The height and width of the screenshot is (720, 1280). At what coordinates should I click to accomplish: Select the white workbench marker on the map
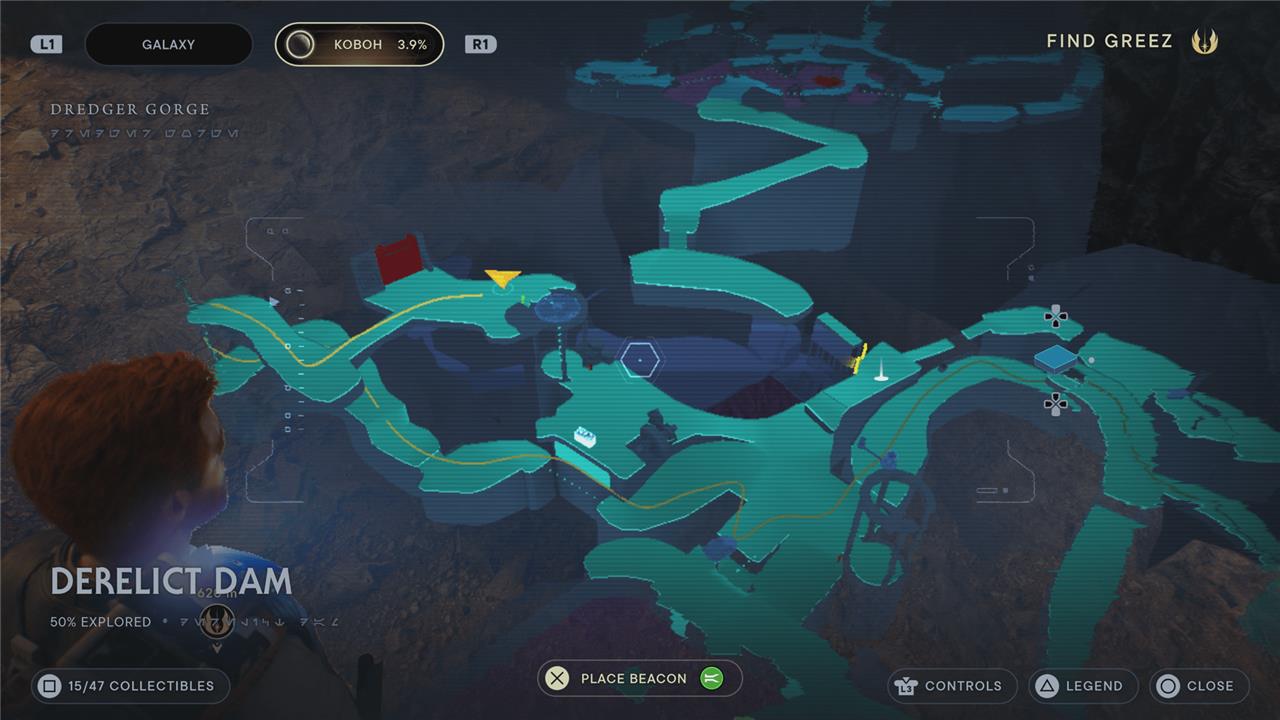point(585,436)
